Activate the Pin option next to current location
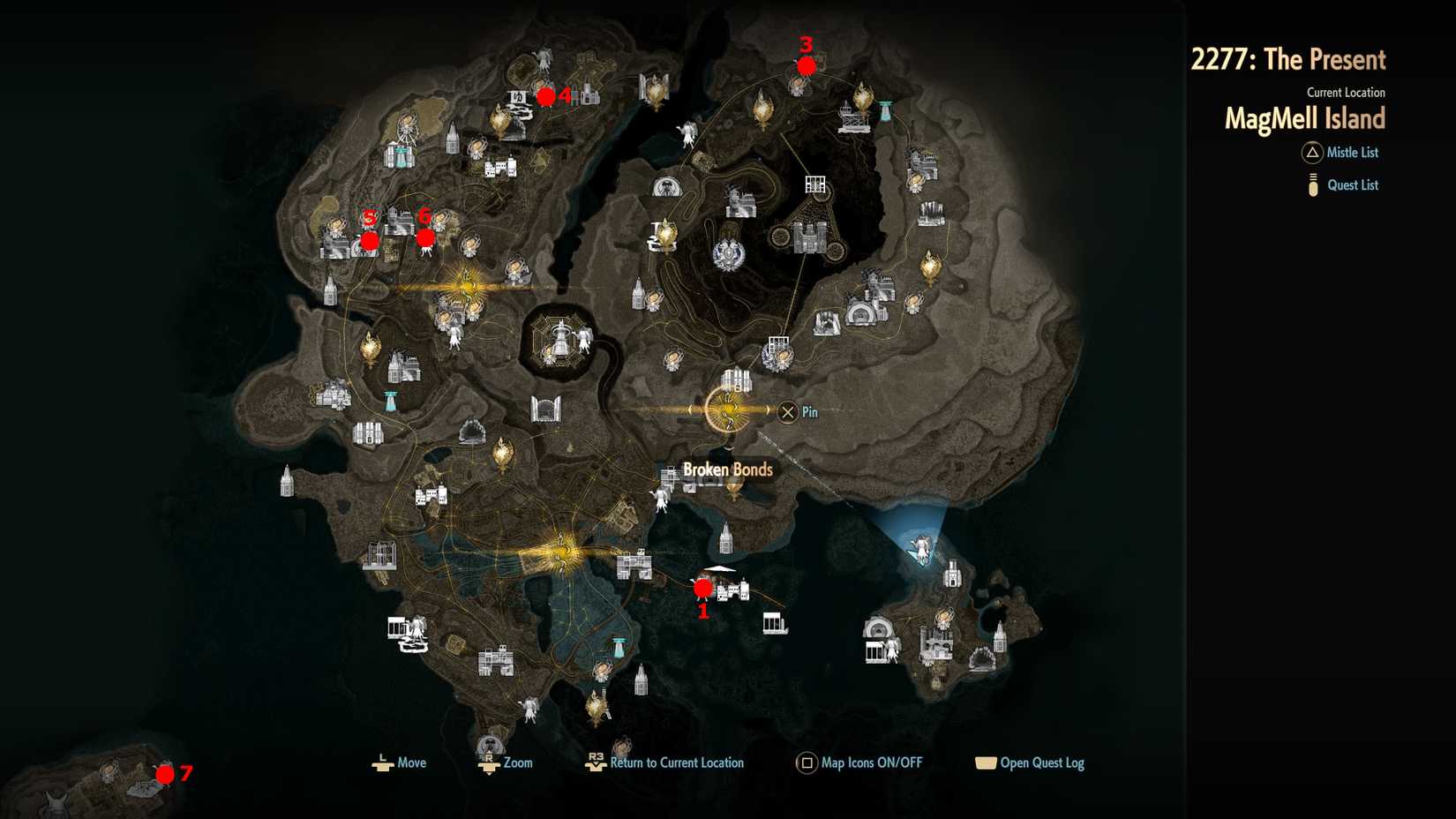 [788, 411]
